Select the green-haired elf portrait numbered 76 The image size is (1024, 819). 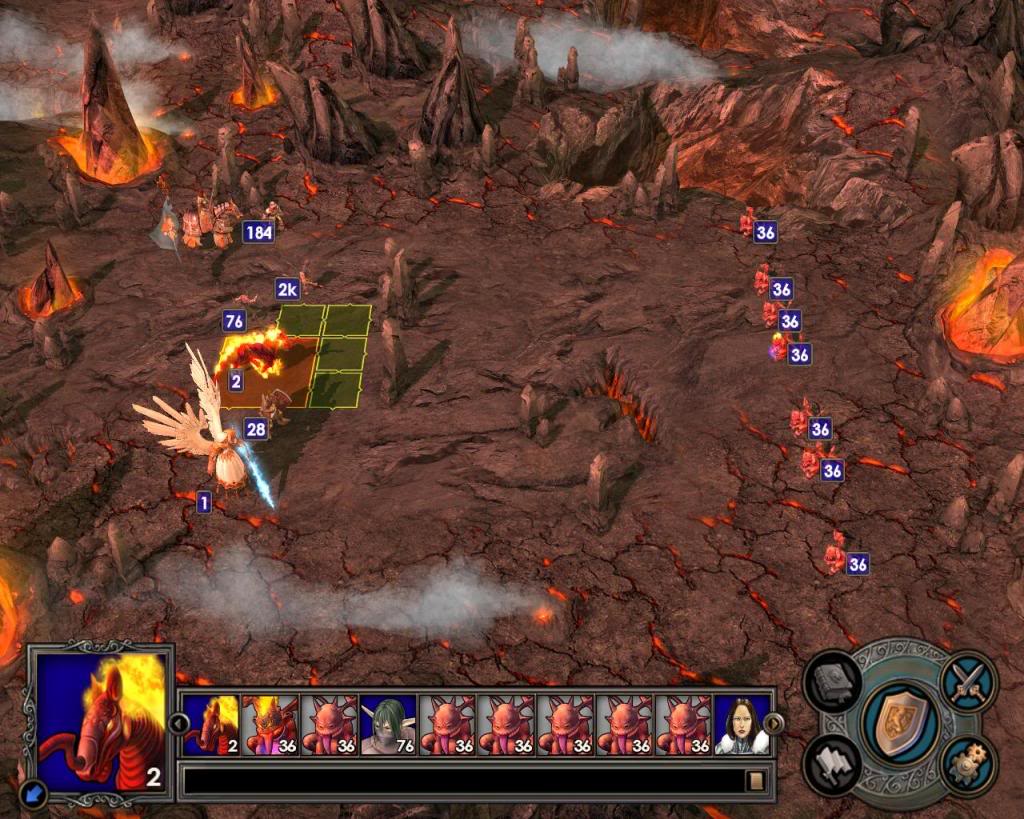pyautogui.click(x=388, y=725)
